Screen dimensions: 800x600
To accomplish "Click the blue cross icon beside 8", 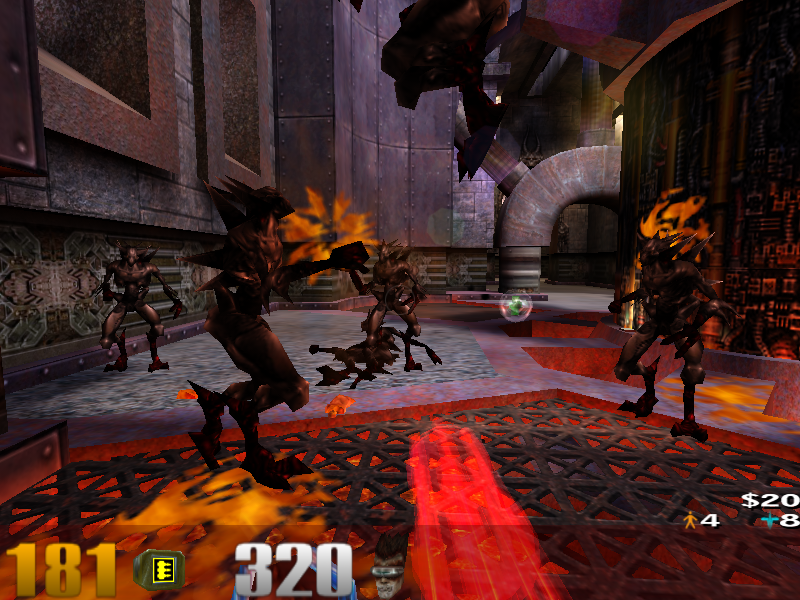I will [x=768, y=520].
